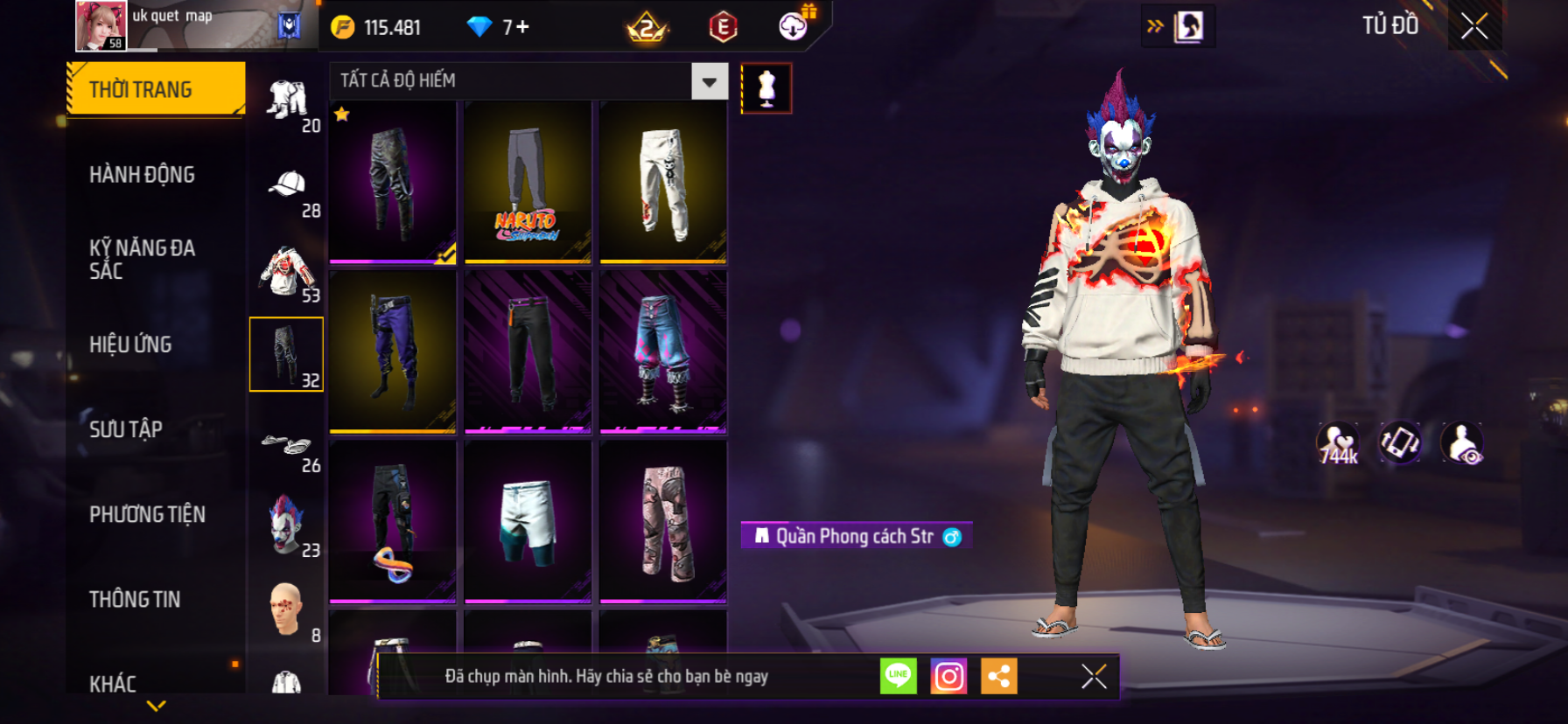Open the Tất Cả Độ Hiếm rarity dropdown

click(x=709, y=82)
